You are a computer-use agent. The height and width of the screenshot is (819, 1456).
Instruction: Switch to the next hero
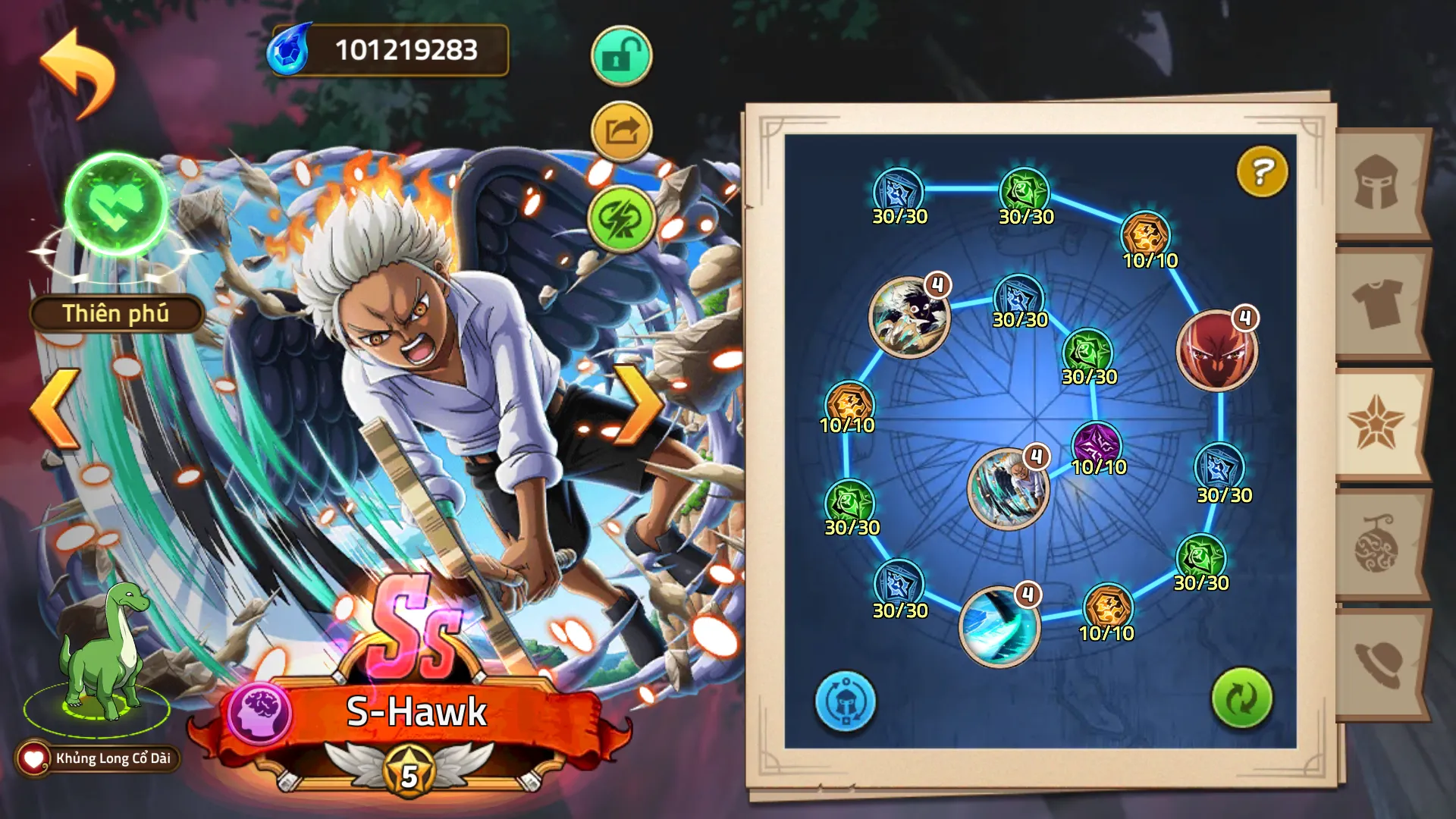tap(638, 406)
